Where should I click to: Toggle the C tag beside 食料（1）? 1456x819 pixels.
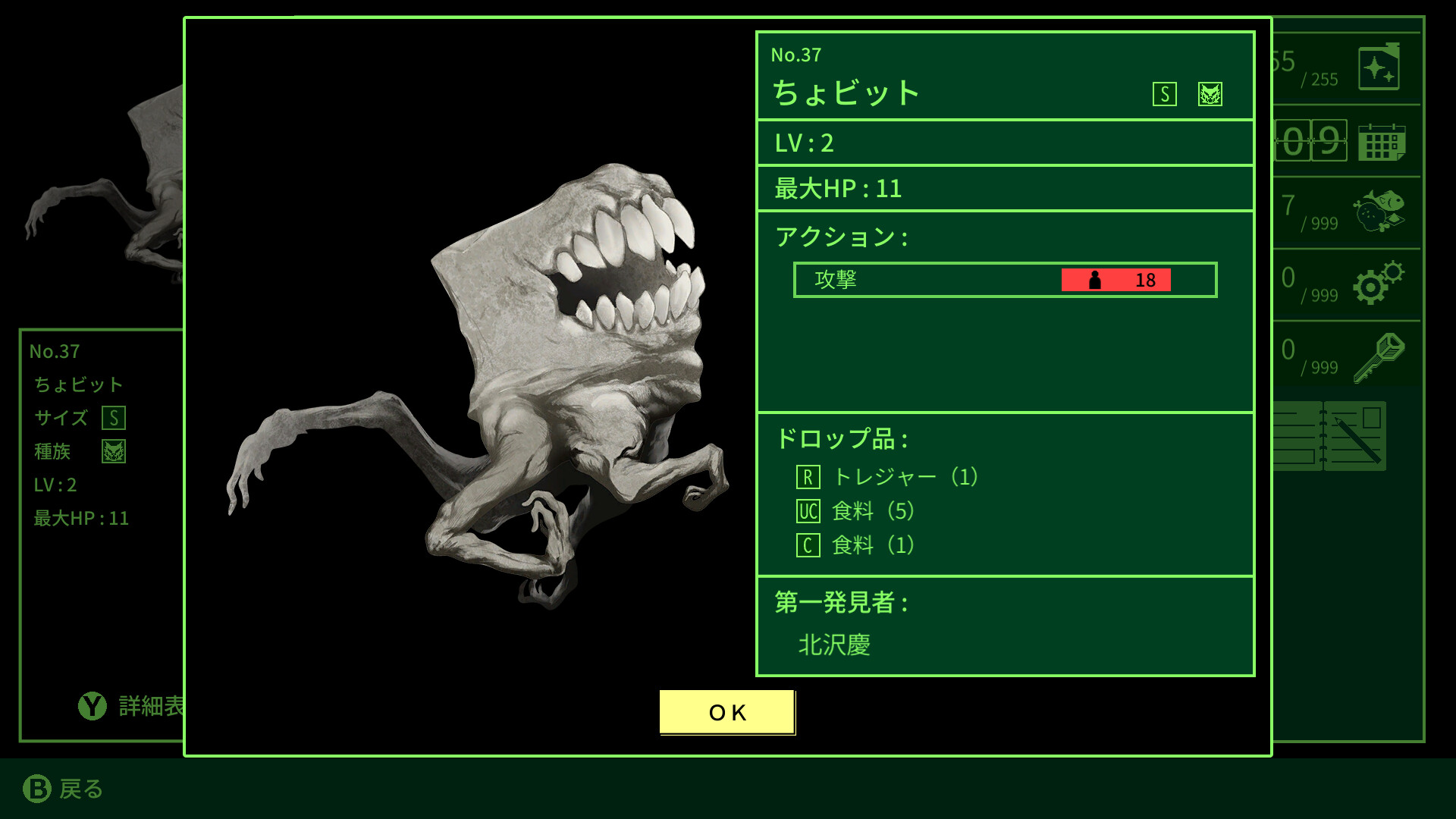808,544
